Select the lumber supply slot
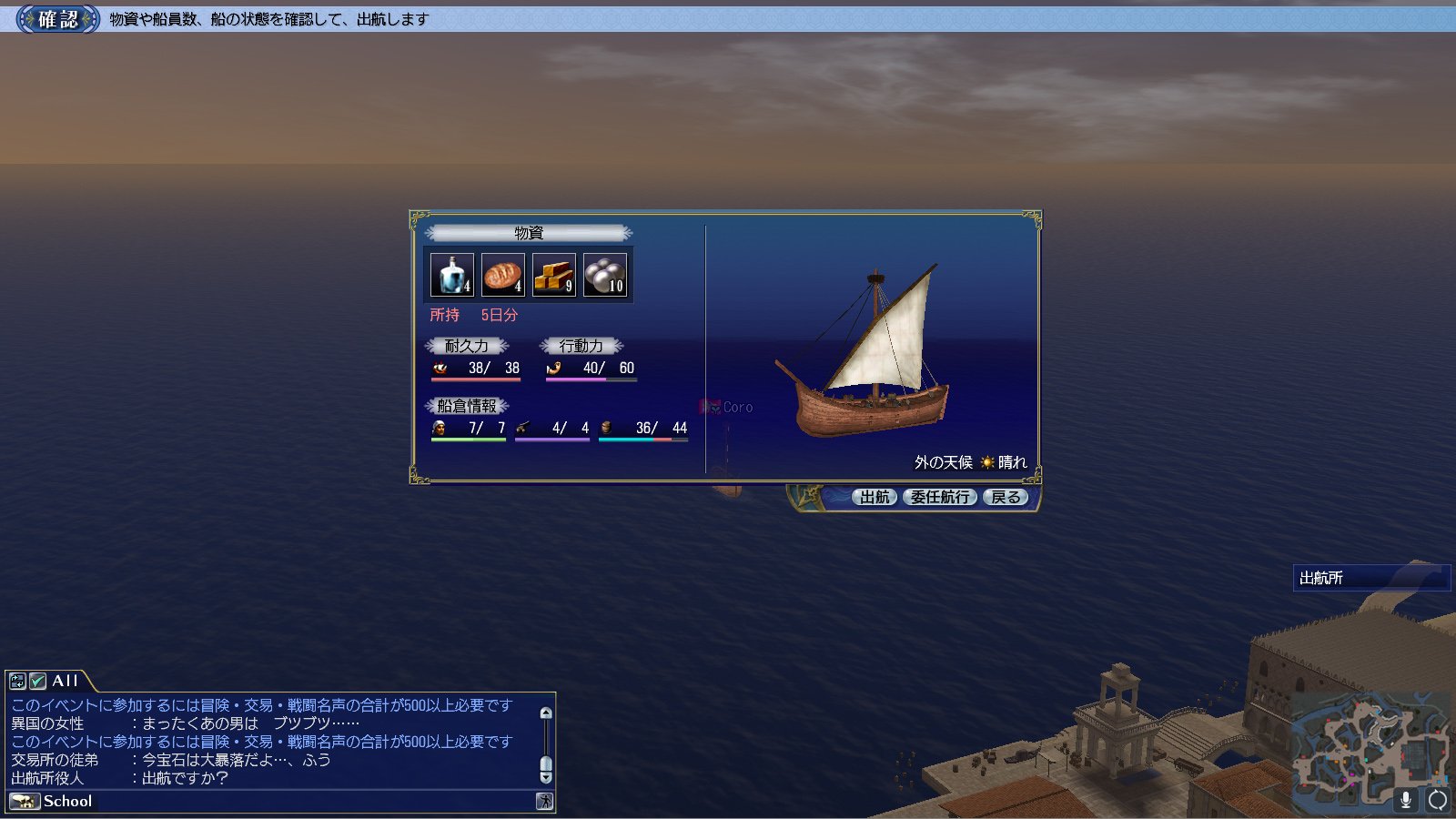 tap(554, 275)
